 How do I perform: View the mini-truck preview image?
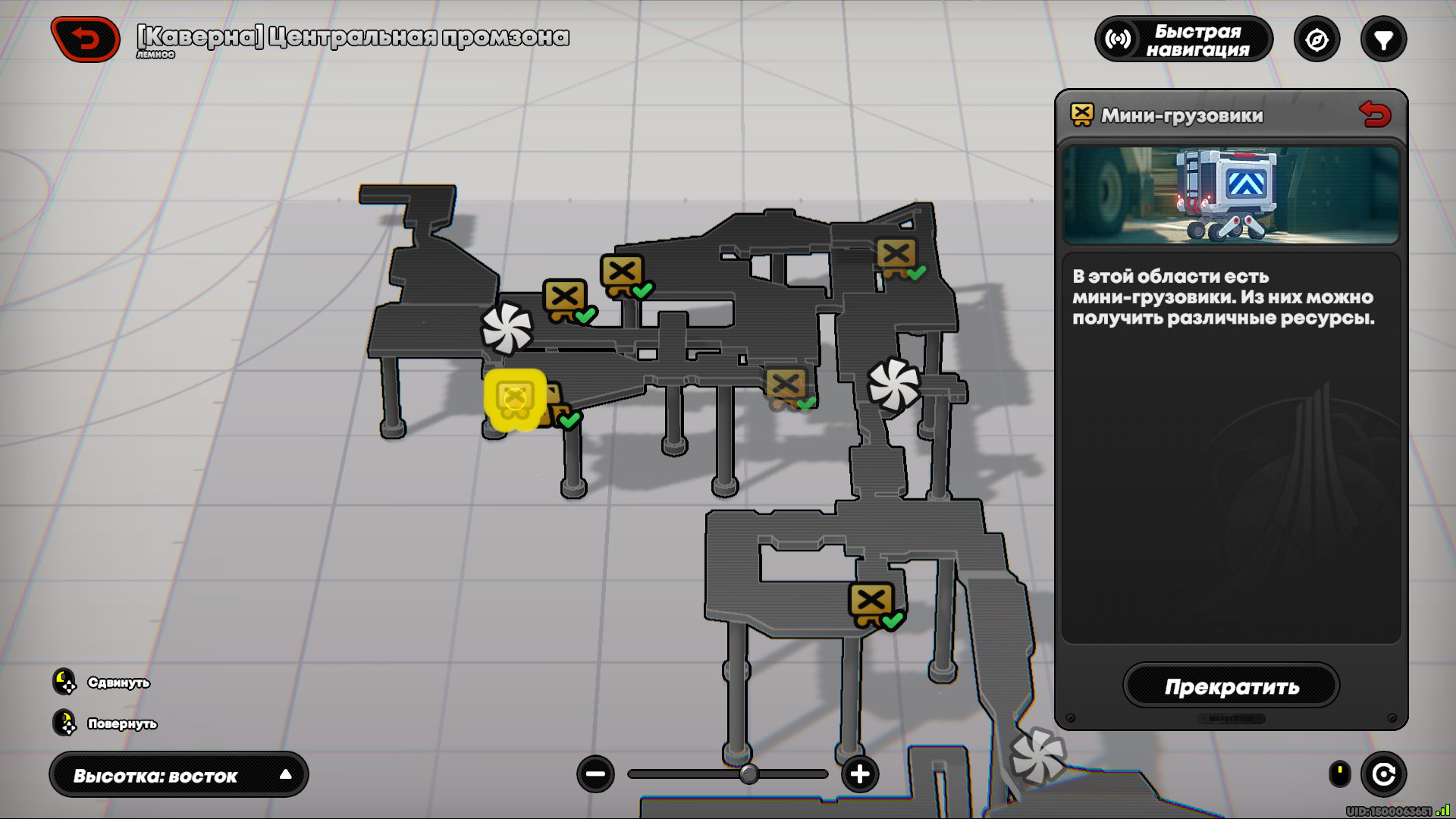(x=1230, y=195)
